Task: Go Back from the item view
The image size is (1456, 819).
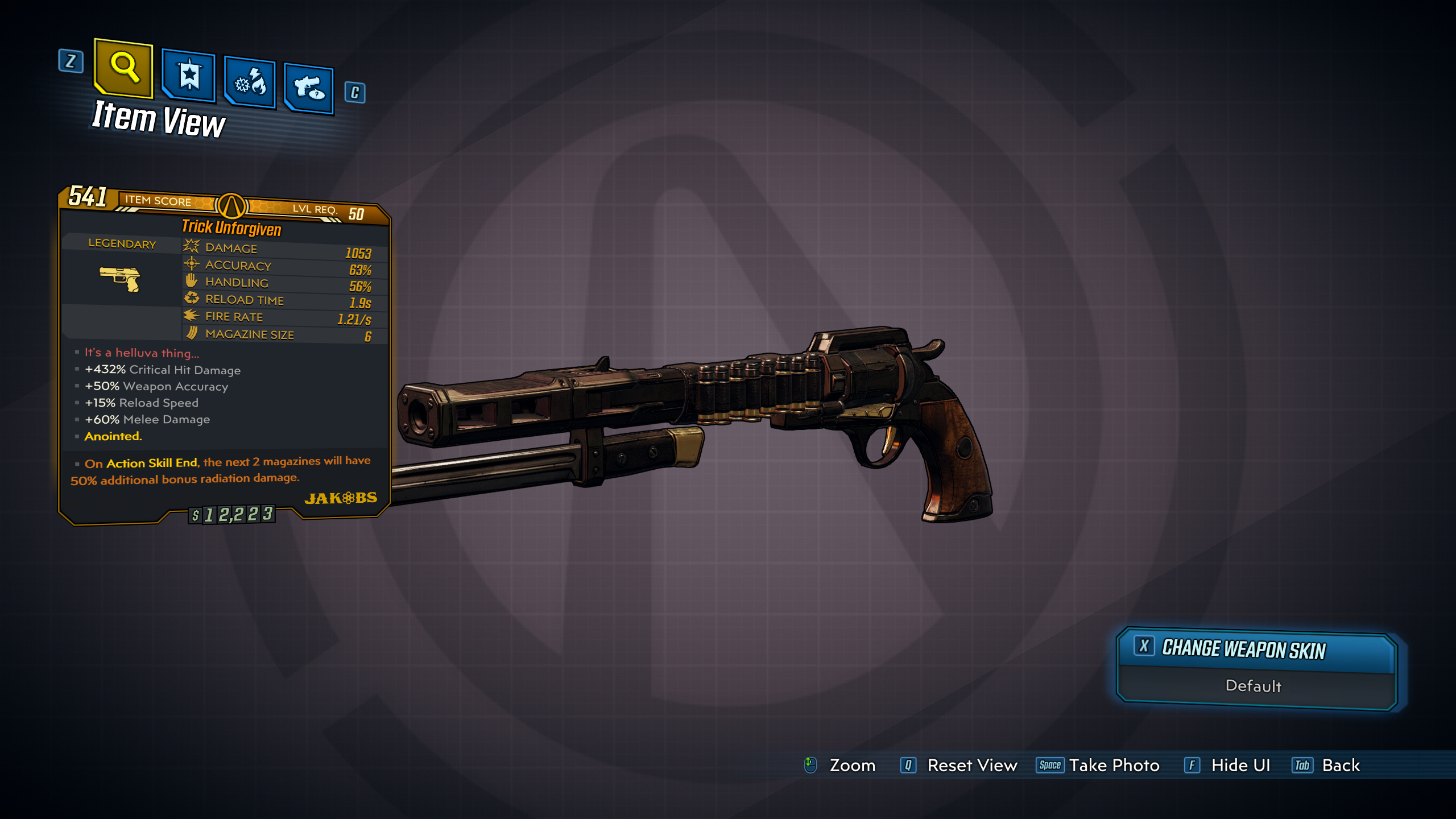Action: [x=1340, y=766]
